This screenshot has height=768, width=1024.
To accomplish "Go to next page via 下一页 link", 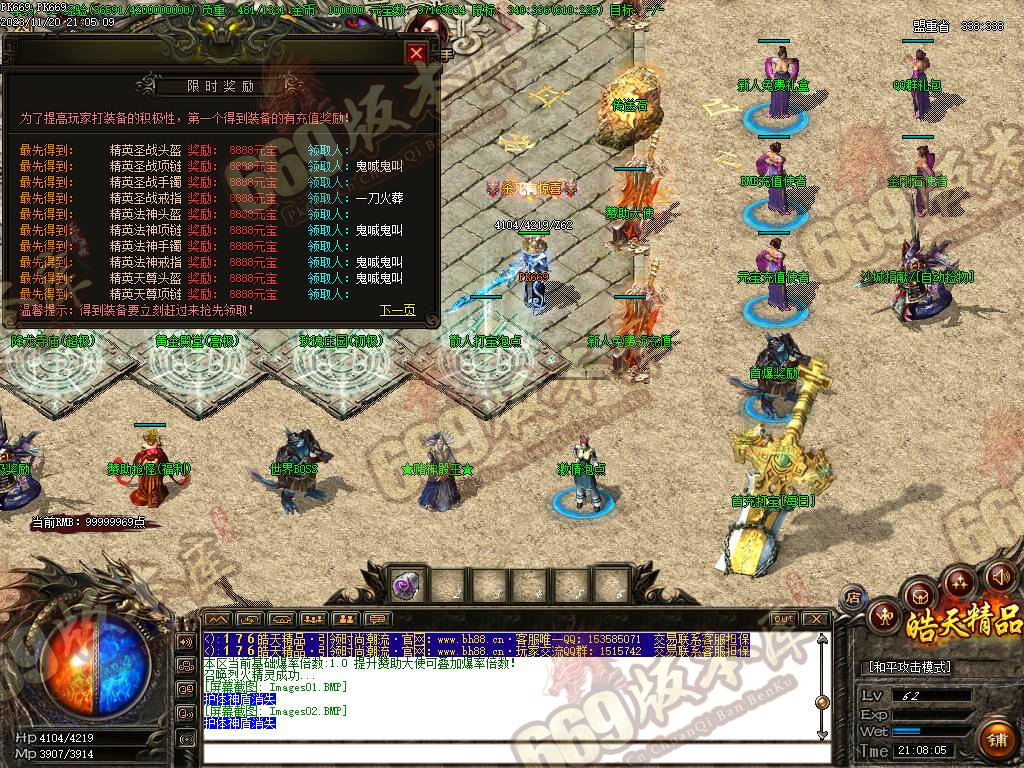I will [397, 310].
